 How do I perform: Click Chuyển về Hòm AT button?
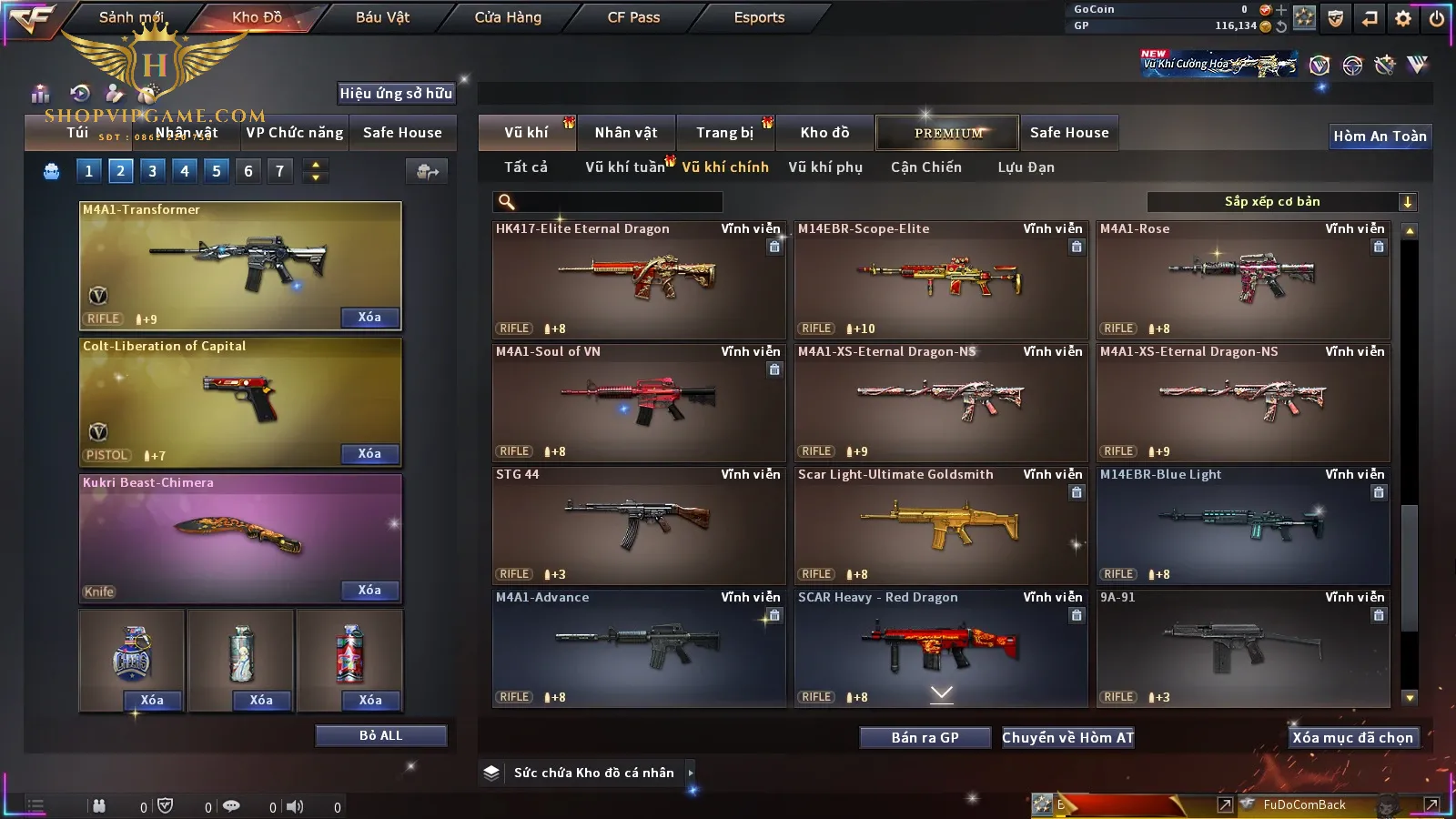coord(1067,738)
